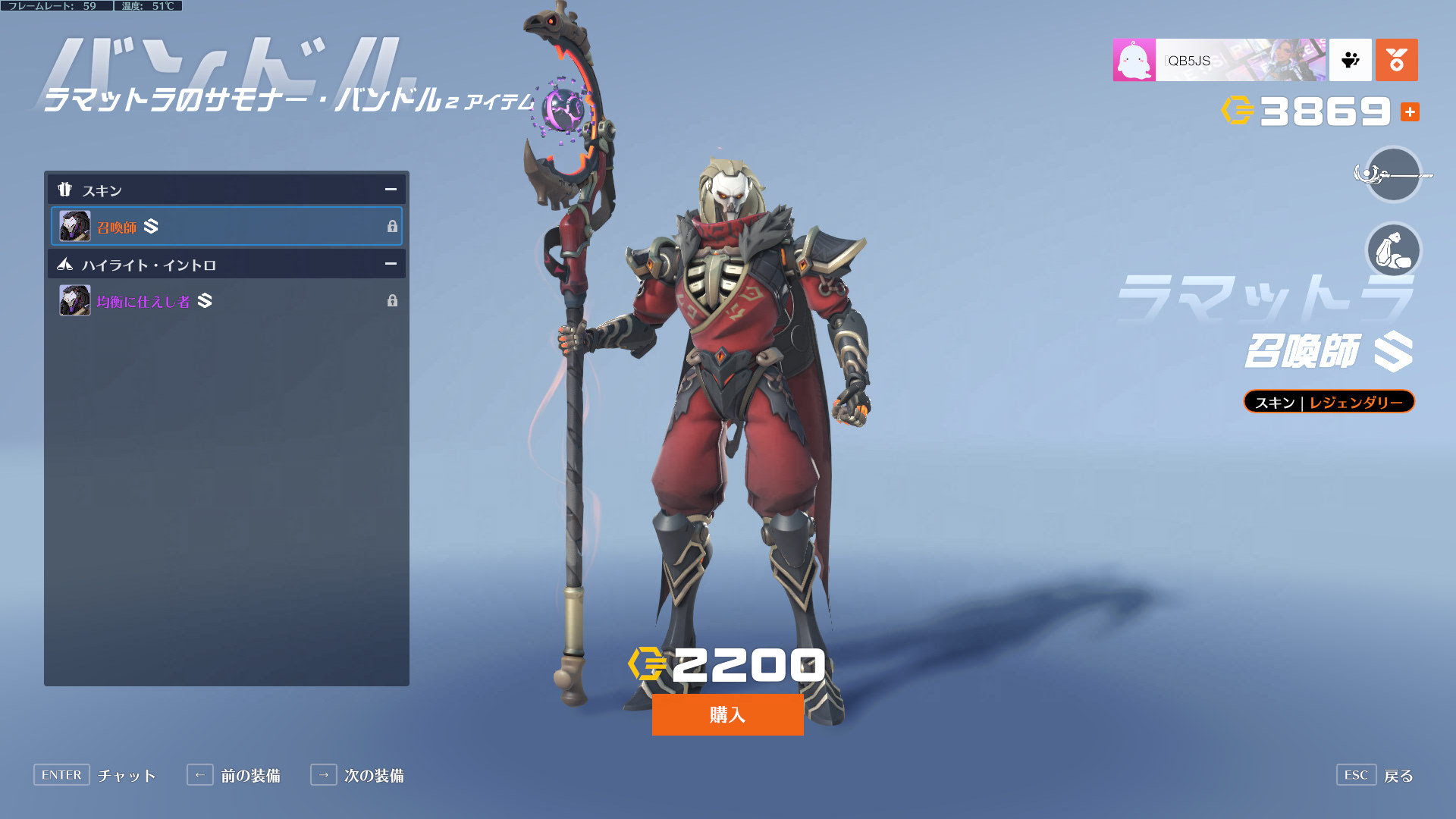Show the flexing hero pose preview

click(x=1393, y=250)
